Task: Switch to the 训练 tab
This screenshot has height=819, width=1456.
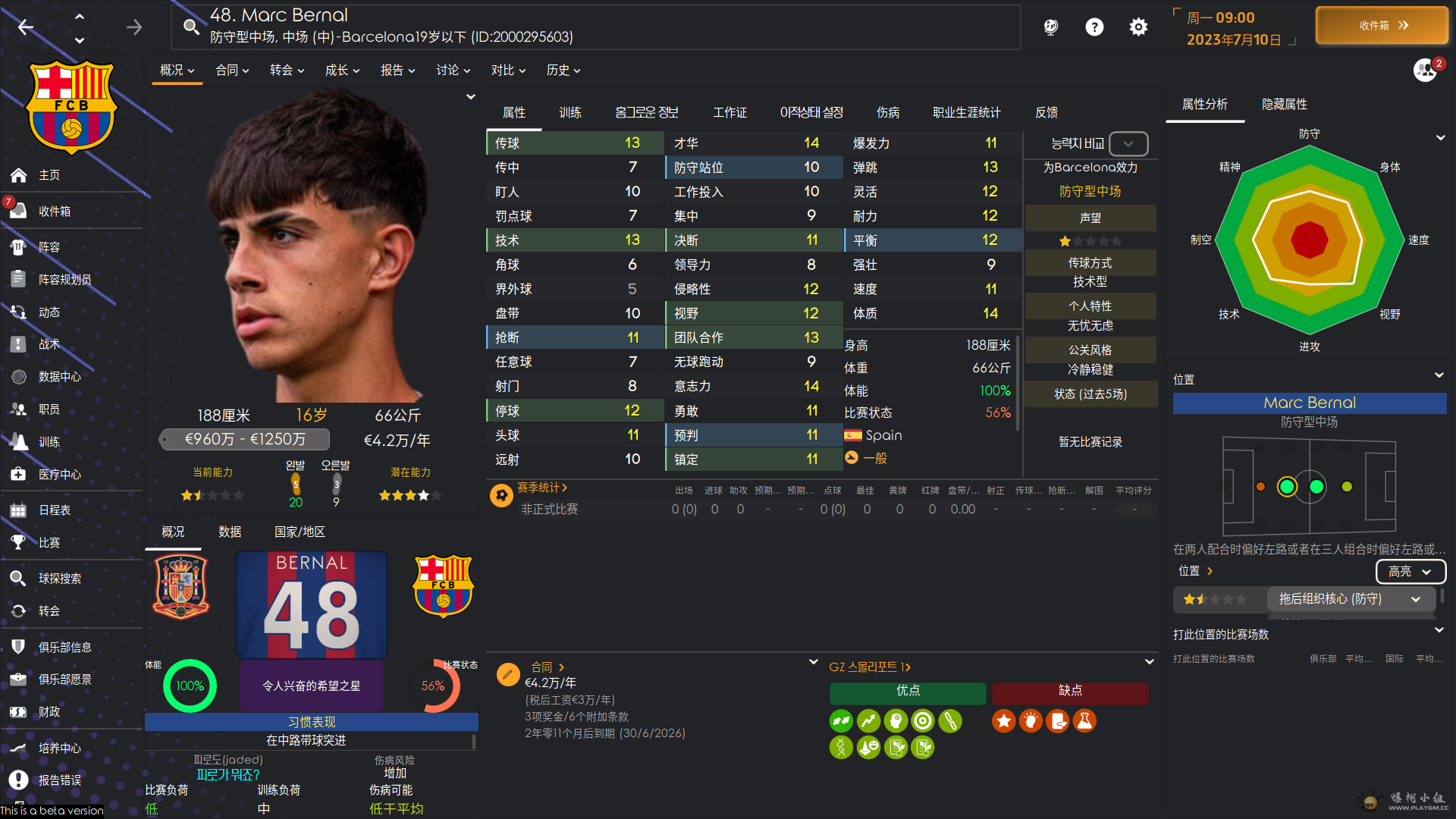Action: coord(570,112)
